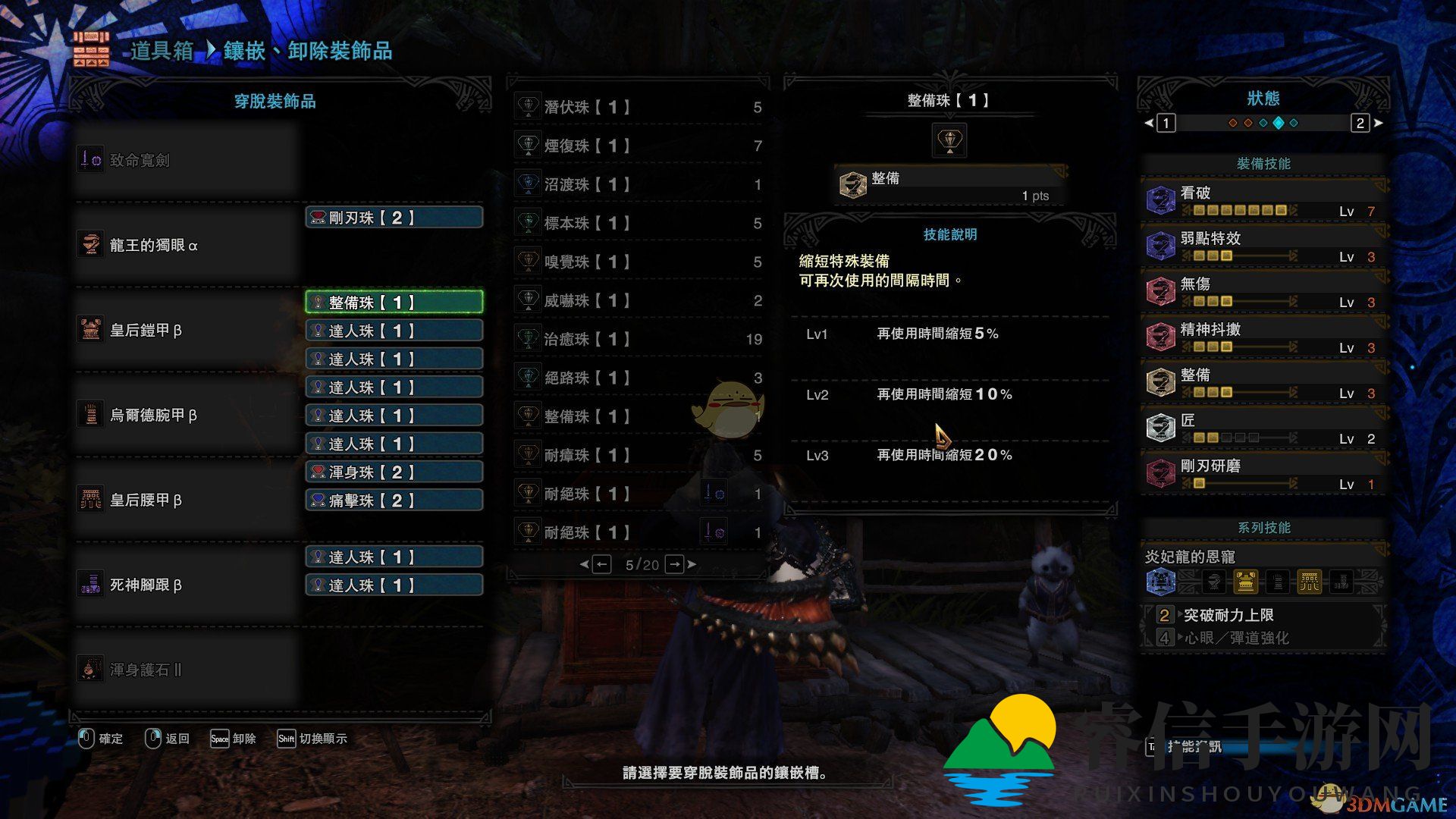Select 威嚇珠【1】 in the decoration list
1456x819 pixels.
pos(639,300)
